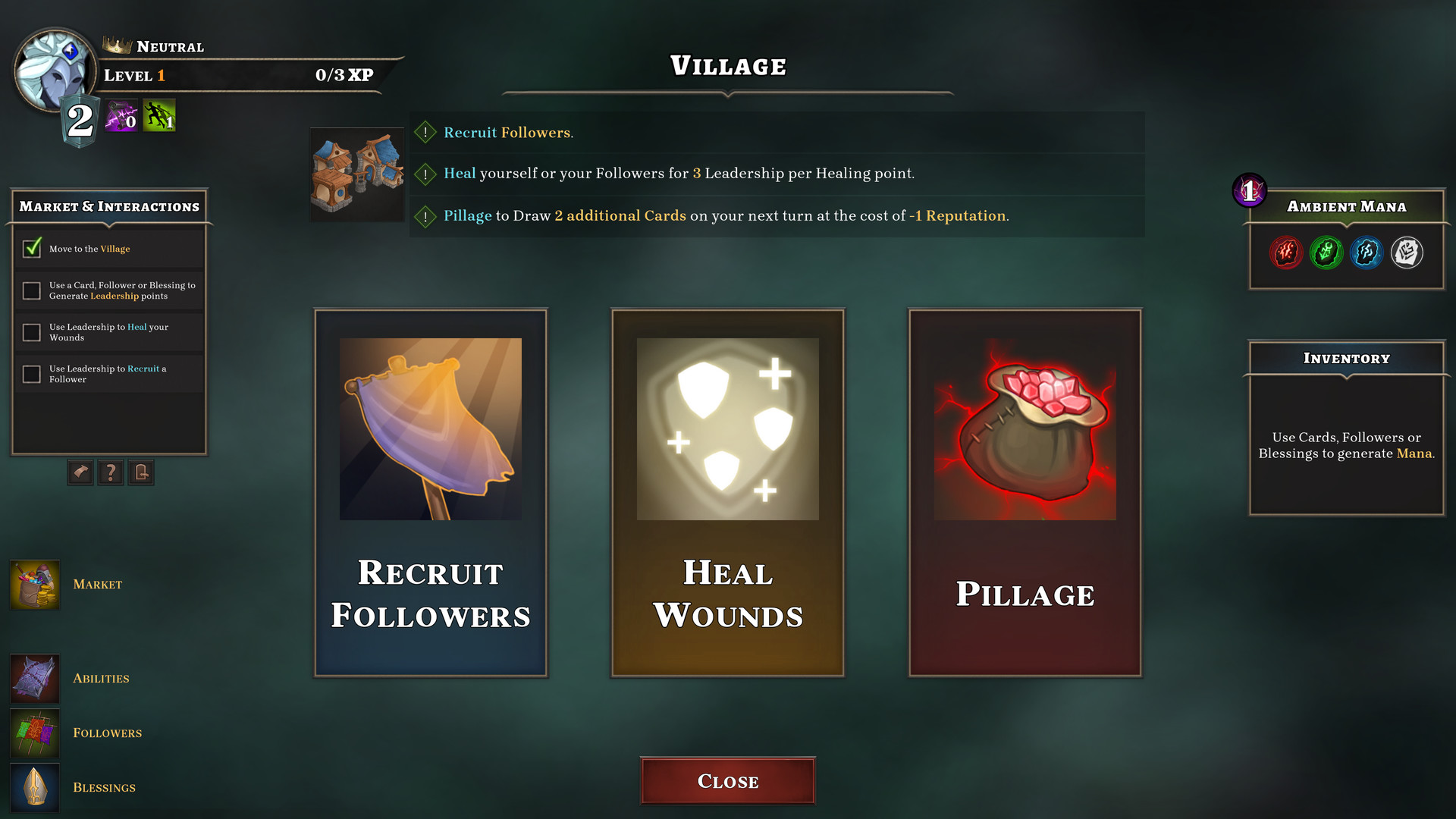The width and height of the screenshot is (1456, 819).
Task: Click the curved arrow icon below Market & Interactions
Action: coord(80,472)
